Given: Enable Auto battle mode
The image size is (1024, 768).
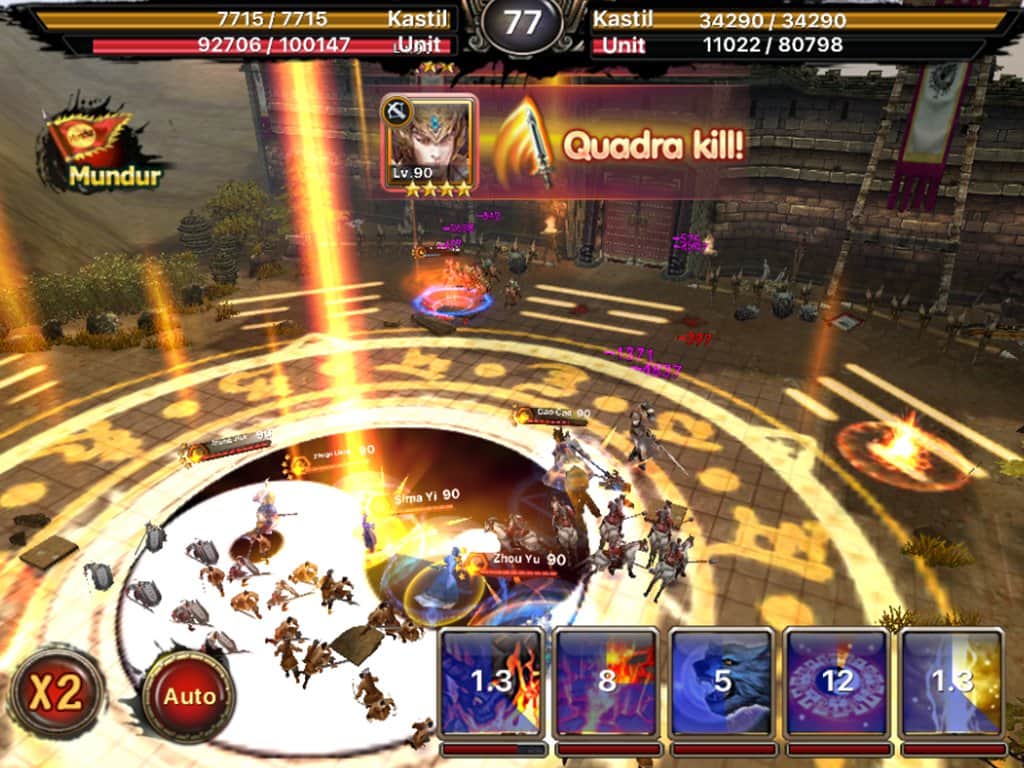Looking at the screenshot, I should coord(189,696).
